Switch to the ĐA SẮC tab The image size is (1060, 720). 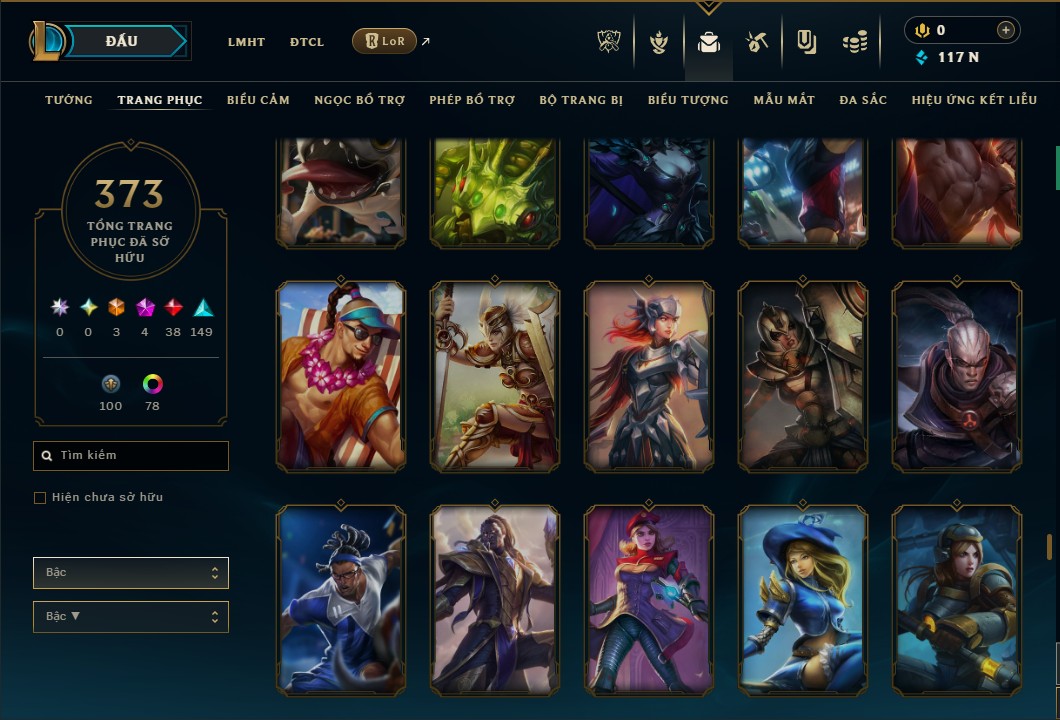point(863,100)
